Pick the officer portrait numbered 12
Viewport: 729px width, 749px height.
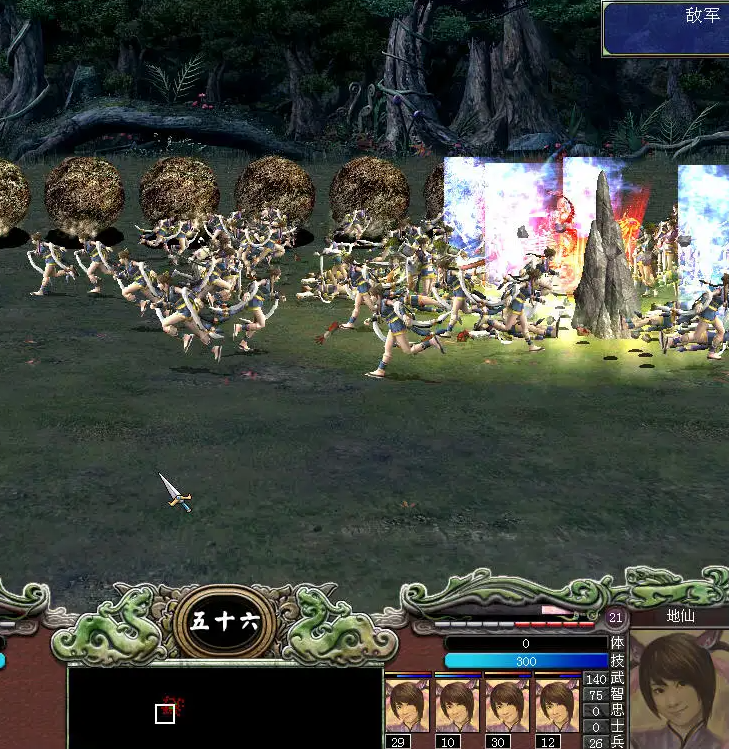pyautogui.click(x=557, y=705)
